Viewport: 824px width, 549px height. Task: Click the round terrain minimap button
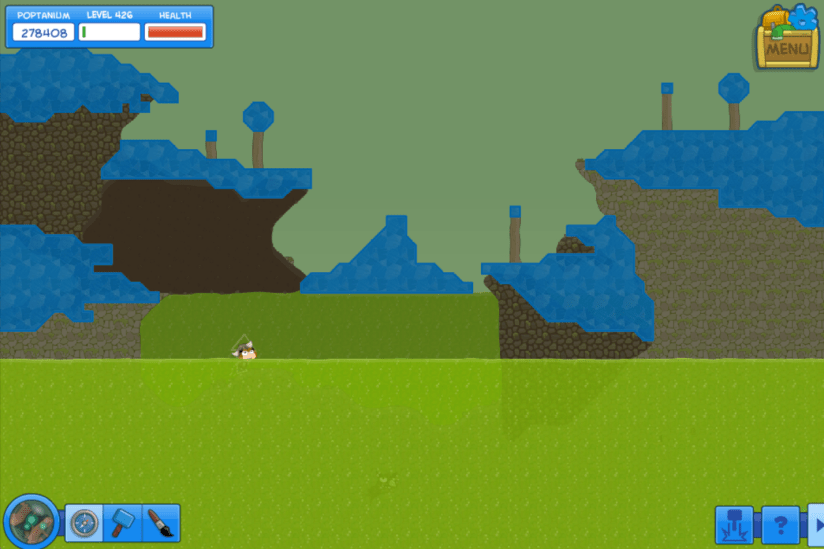32,521
